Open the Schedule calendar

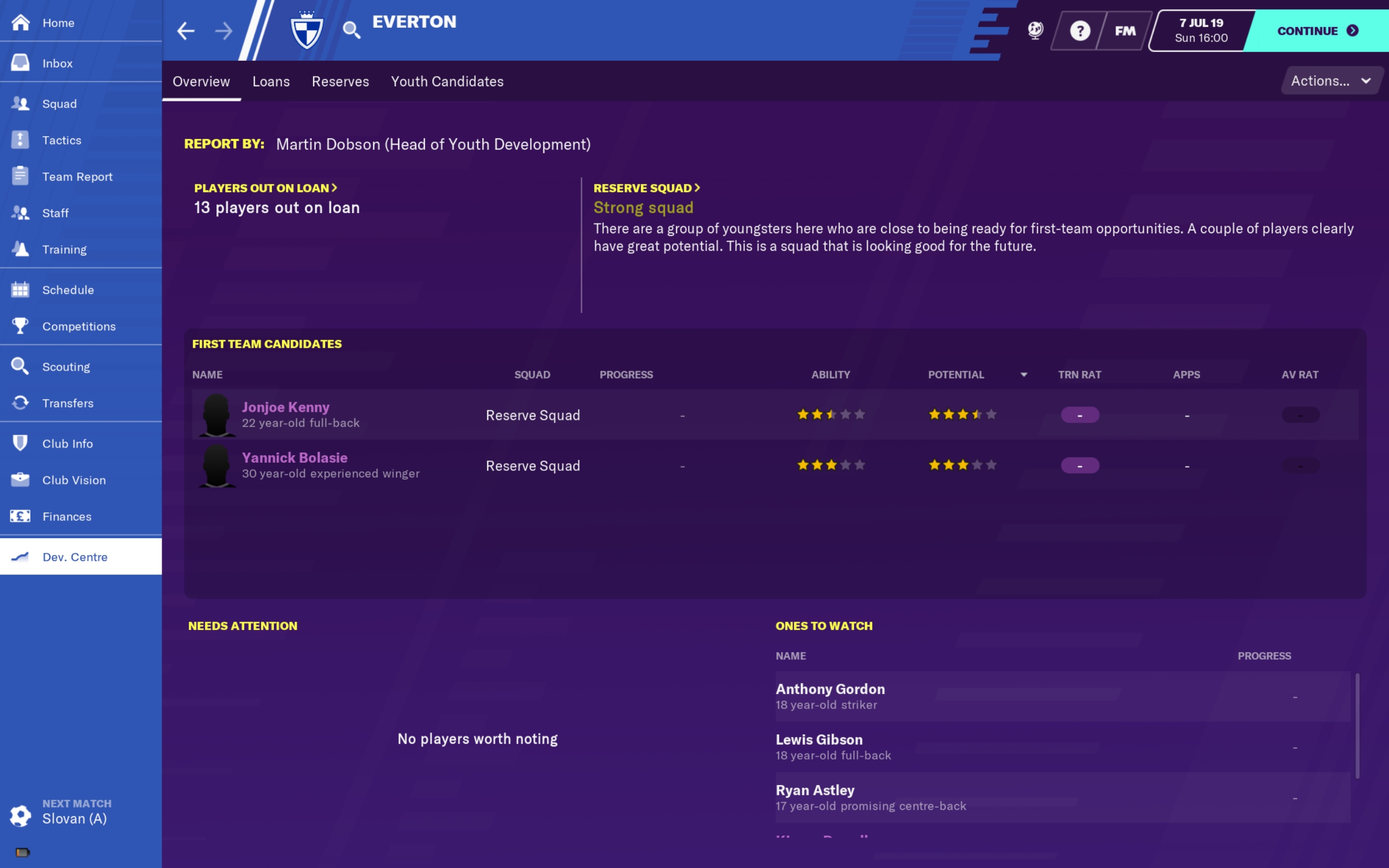(x=68, y=290)
